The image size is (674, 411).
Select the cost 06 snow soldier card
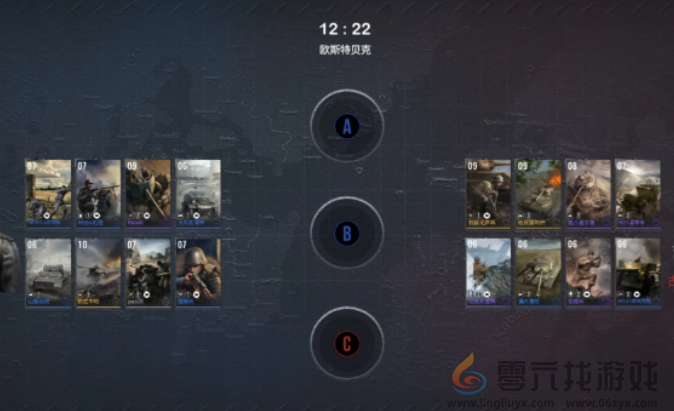point(488,271)
